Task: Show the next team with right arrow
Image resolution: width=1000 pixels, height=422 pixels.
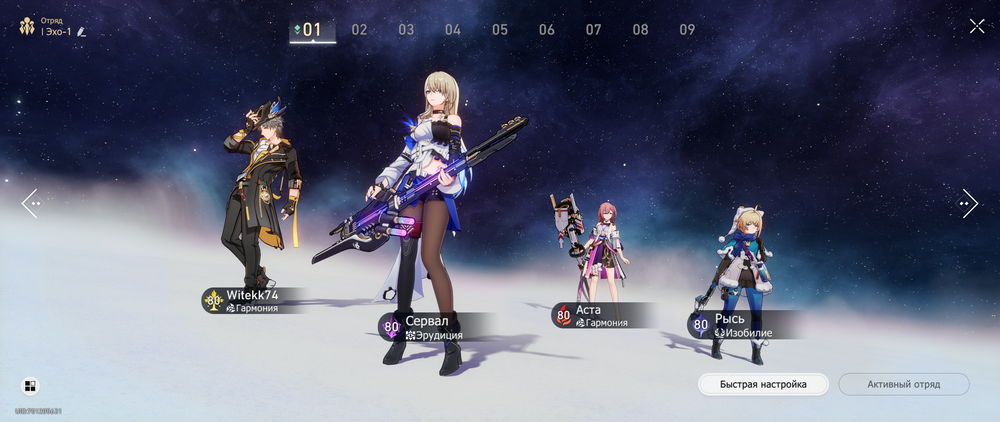Action: 968,203
